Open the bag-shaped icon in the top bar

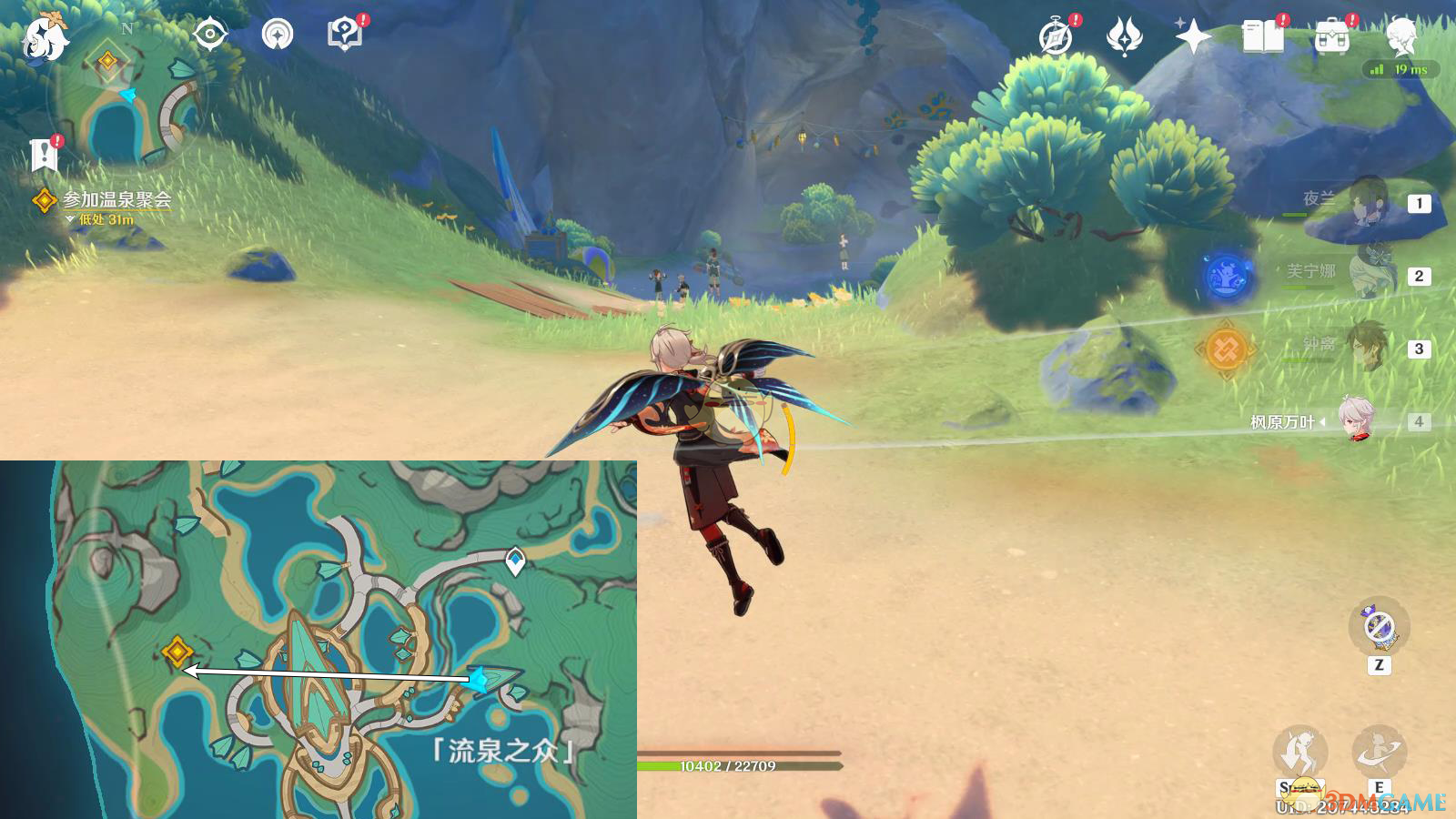click(1331, 37)
